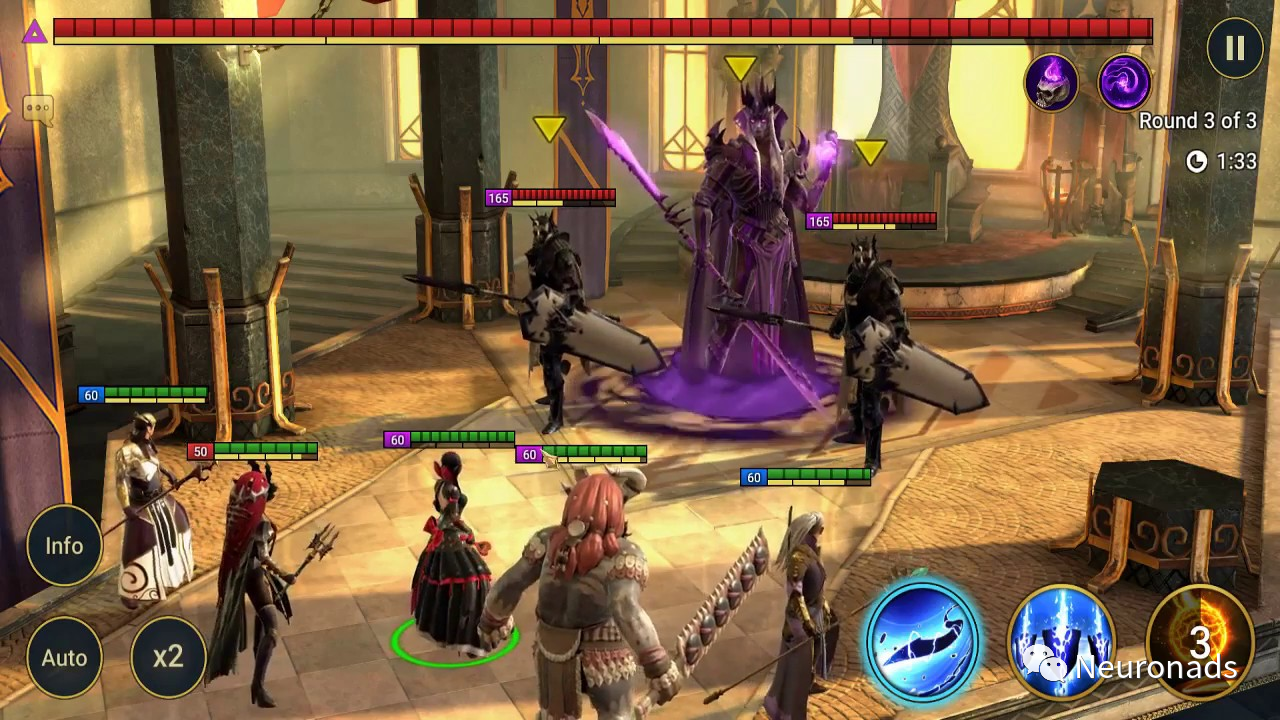This screenshot has width=1280, height=720.
Task: Toggle Auto battle mode
Action: click(64, 657)
